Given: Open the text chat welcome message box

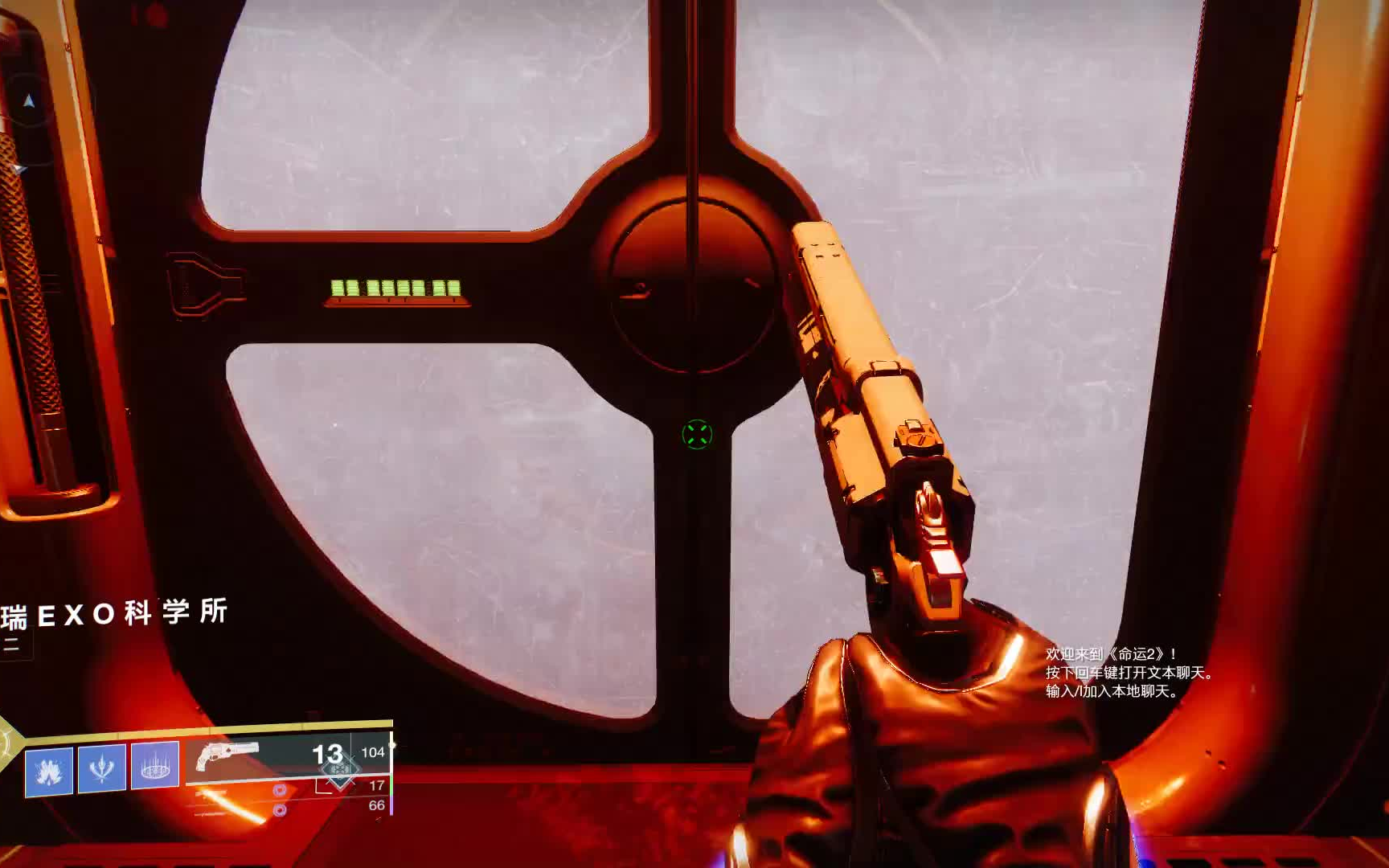Looking at the screenshot, I should click(1129, 673).
